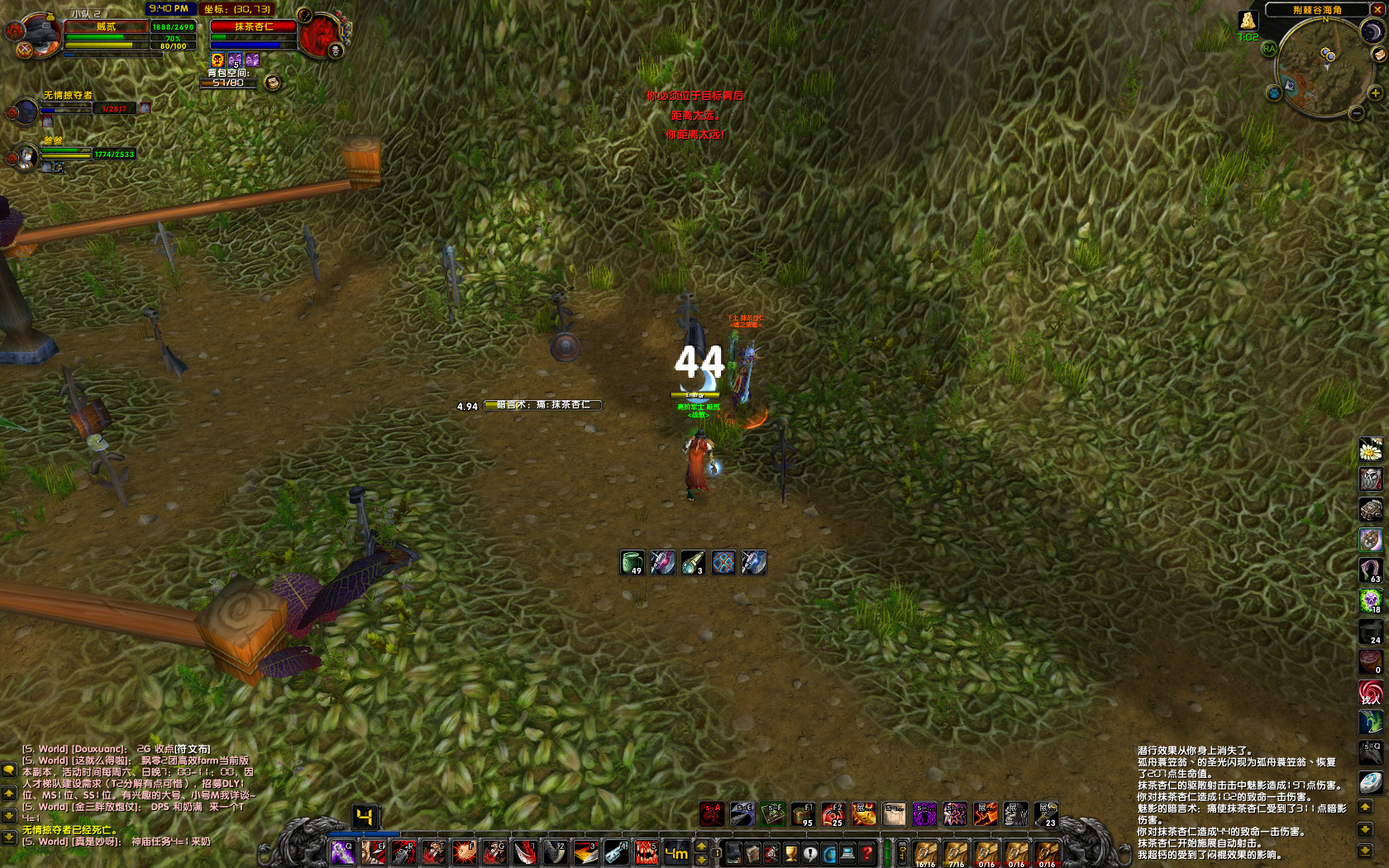Select party member 爸爸's portrait
1389x868 pixels.
pos(26,156)
